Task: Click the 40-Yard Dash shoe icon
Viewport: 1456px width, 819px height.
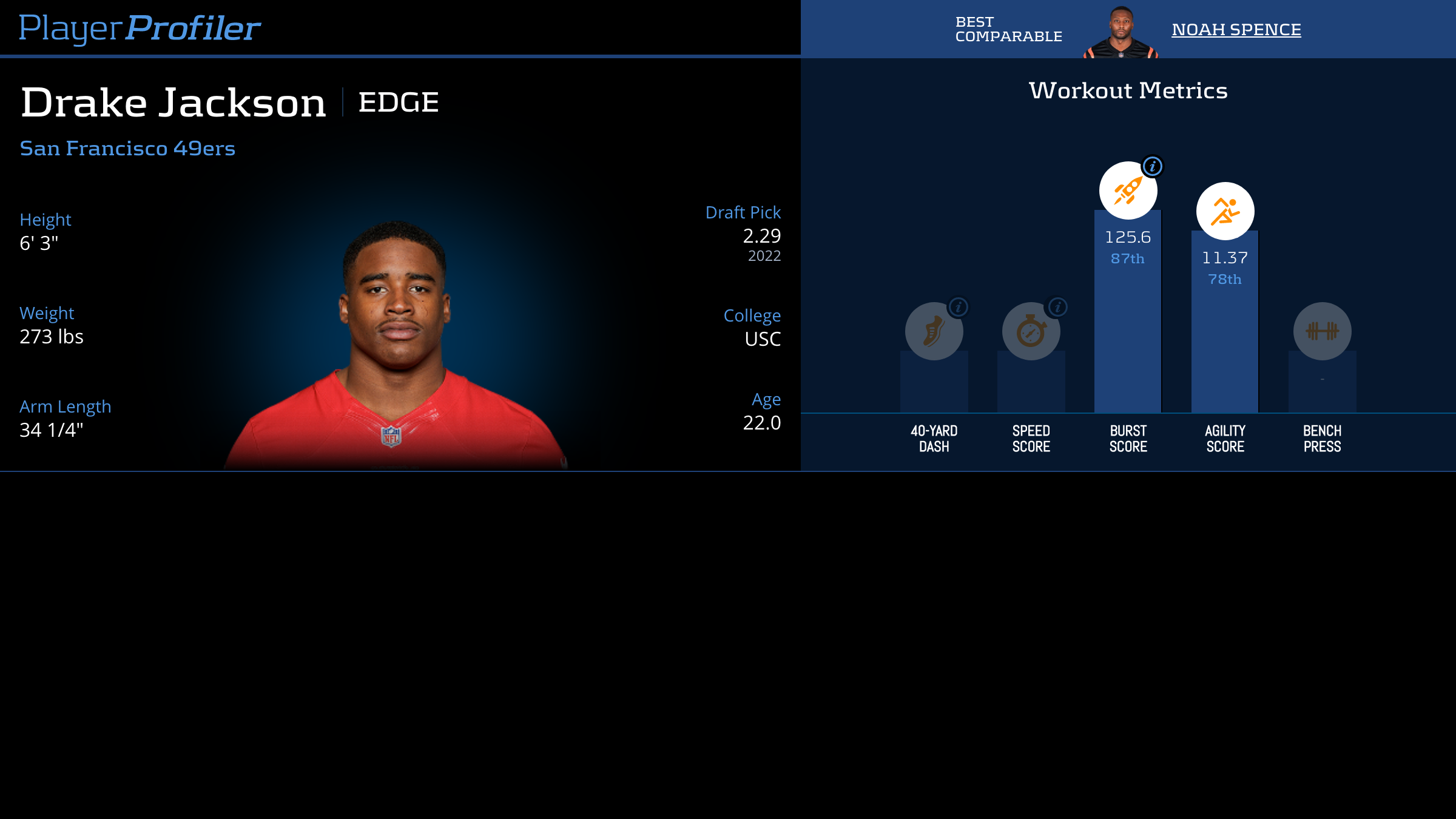Action: [934, 331]
